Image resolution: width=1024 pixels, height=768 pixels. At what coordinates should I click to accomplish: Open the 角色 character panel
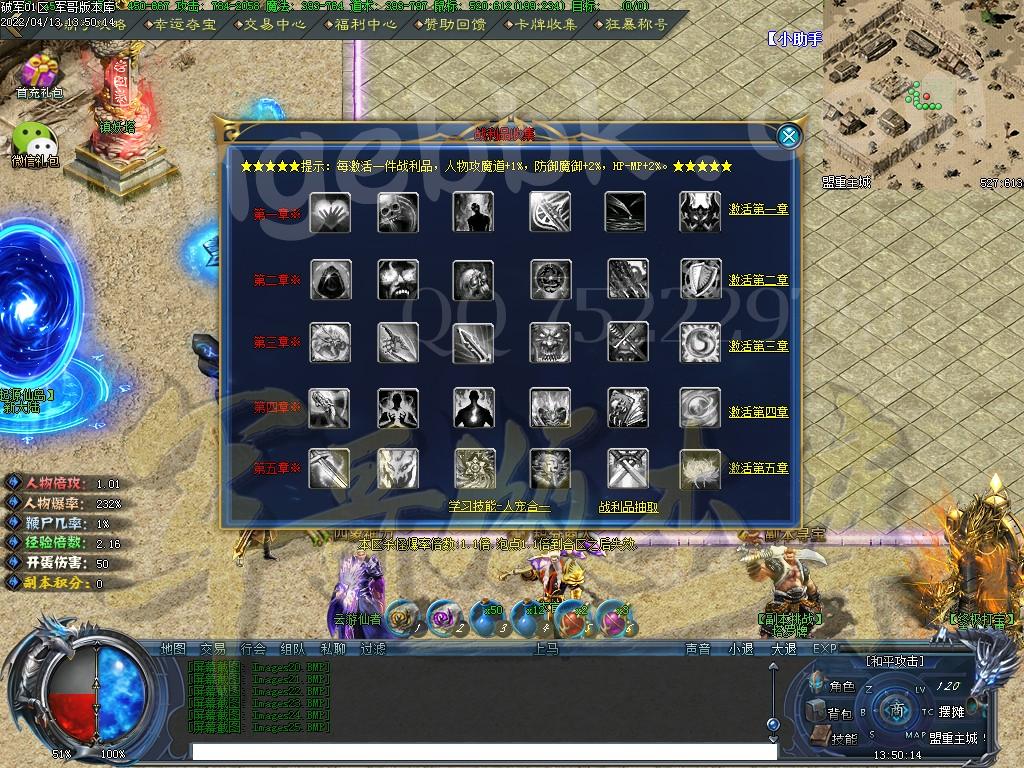(833, 687)
